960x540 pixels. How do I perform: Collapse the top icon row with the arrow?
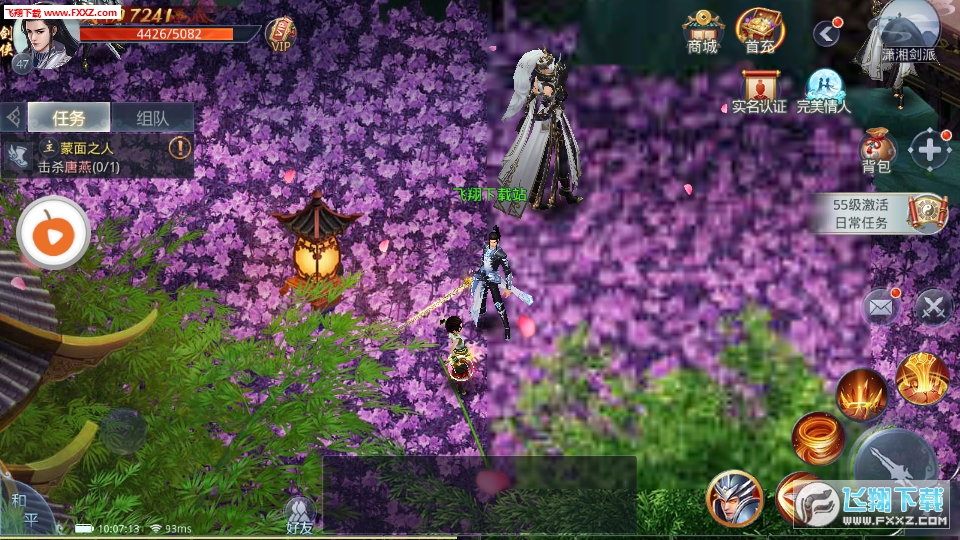tap(825, 34)
